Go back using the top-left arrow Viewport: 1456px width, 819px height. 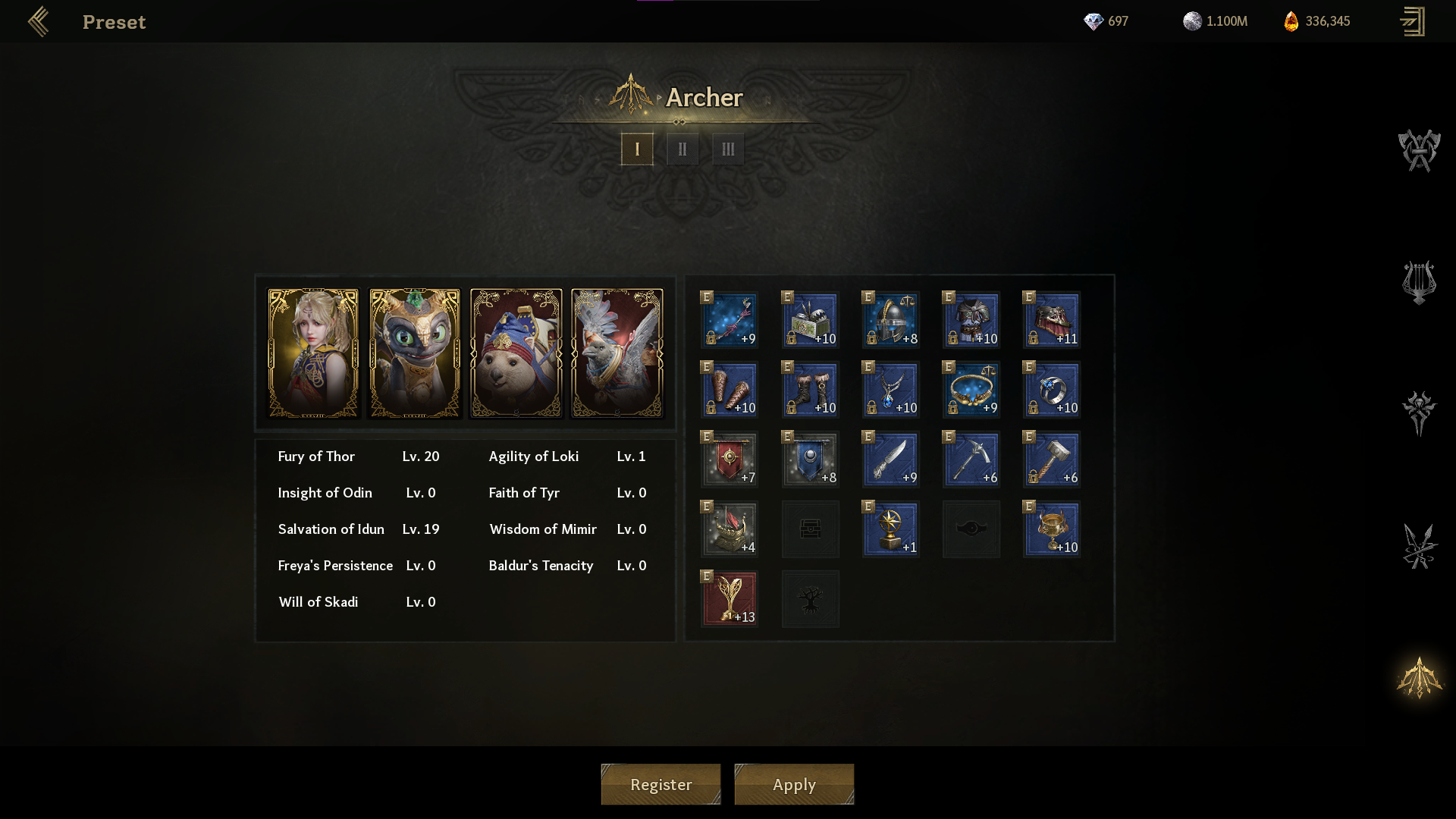click(x=39, y=22)
